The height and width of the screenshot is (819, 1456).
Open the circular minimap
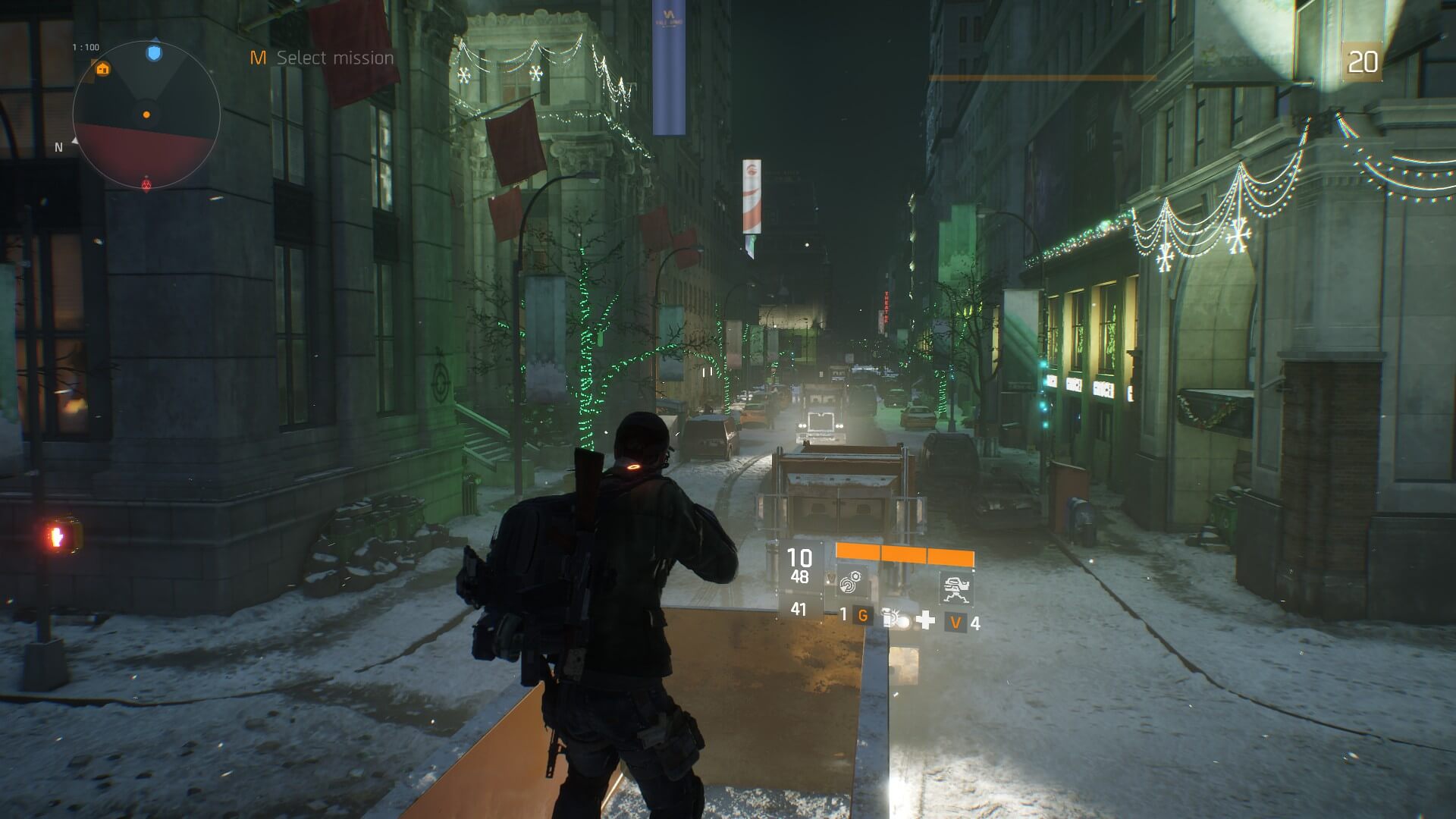[146, 115]
